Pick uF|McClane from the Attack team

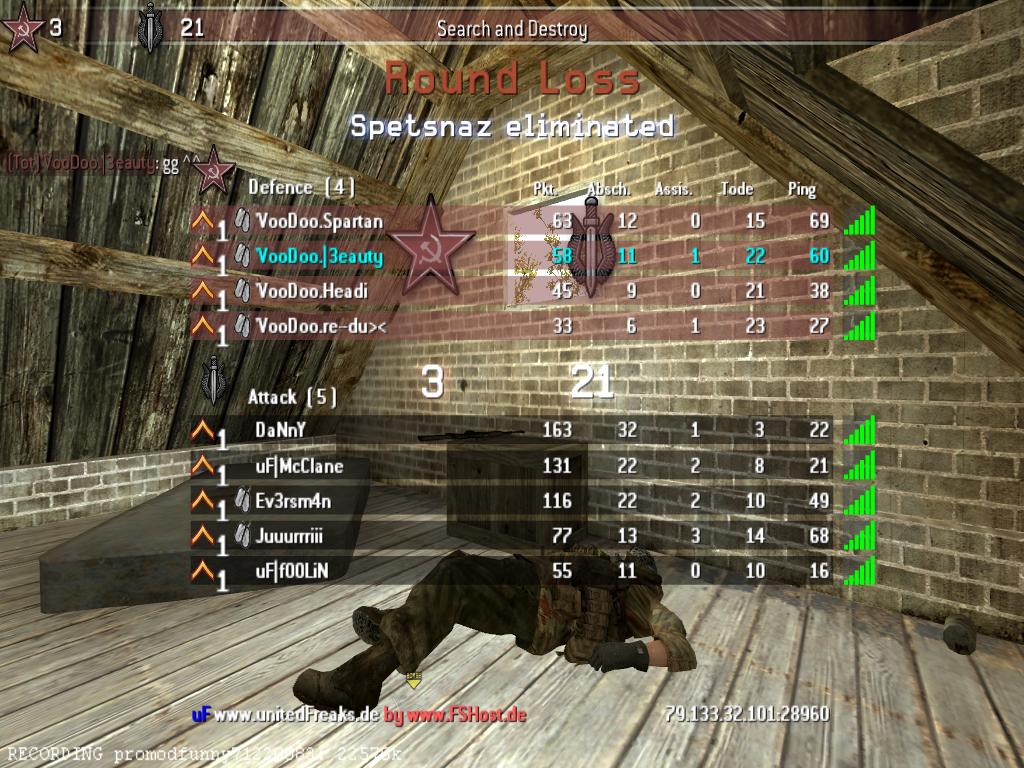pos(299,466)
